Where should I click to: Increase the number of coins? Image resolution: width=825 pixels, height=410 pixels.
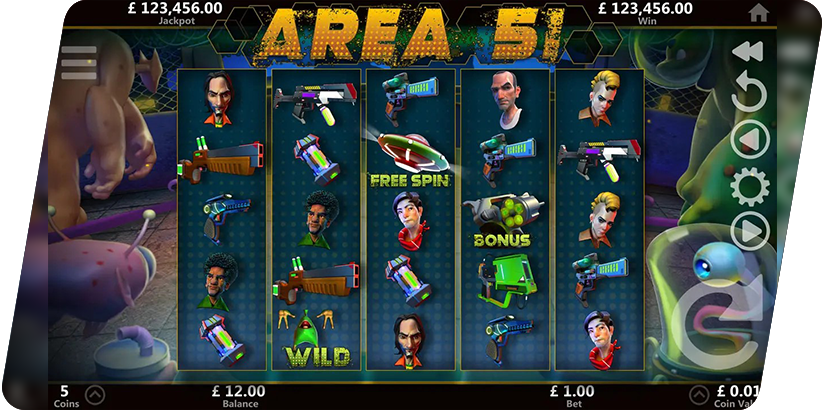coord(95,393)
